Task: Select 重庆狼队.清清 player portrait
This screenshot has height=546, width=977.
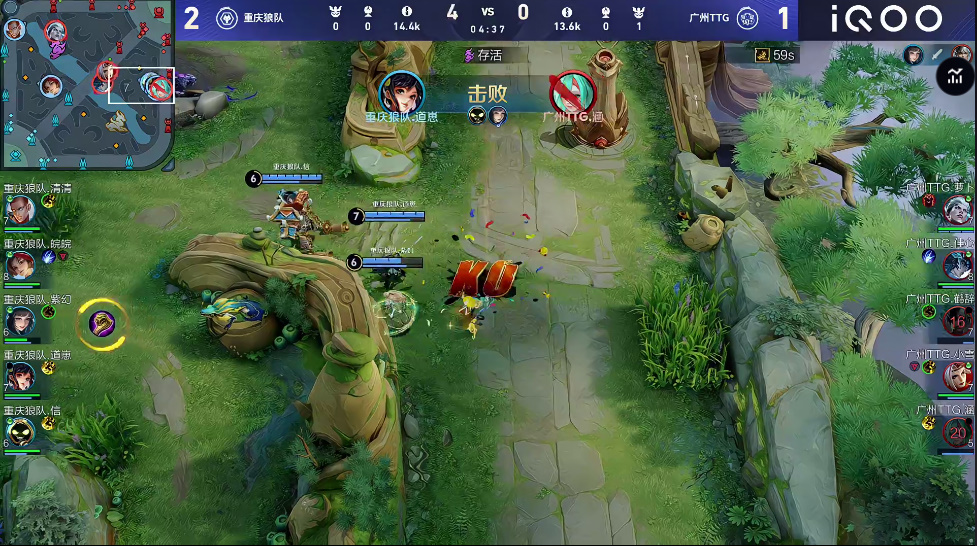Action: [x=20, y=210]
